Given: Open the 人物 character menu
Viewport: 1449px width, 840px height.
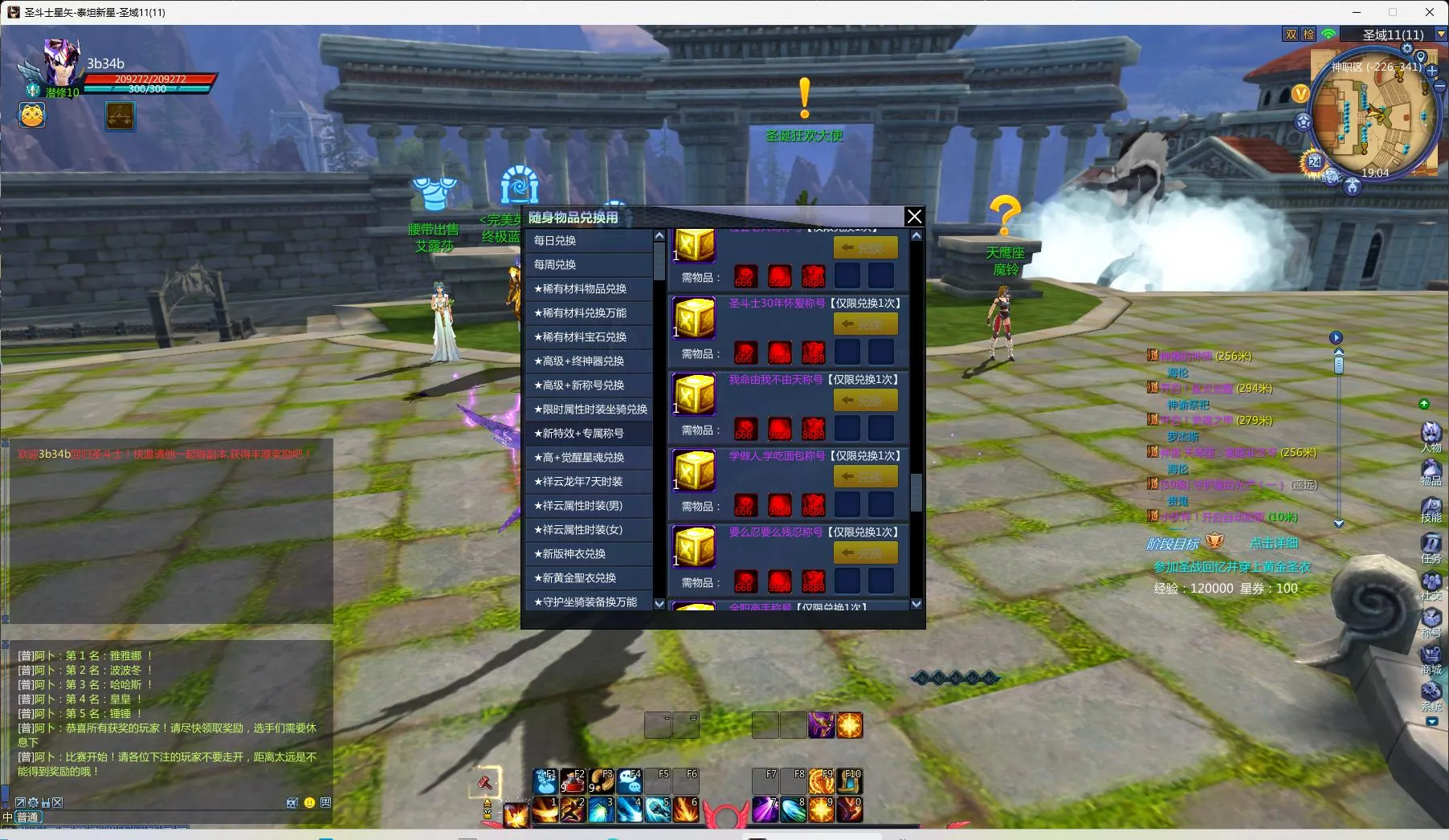Looking at the screenshot, I should tap(1431, 436).
